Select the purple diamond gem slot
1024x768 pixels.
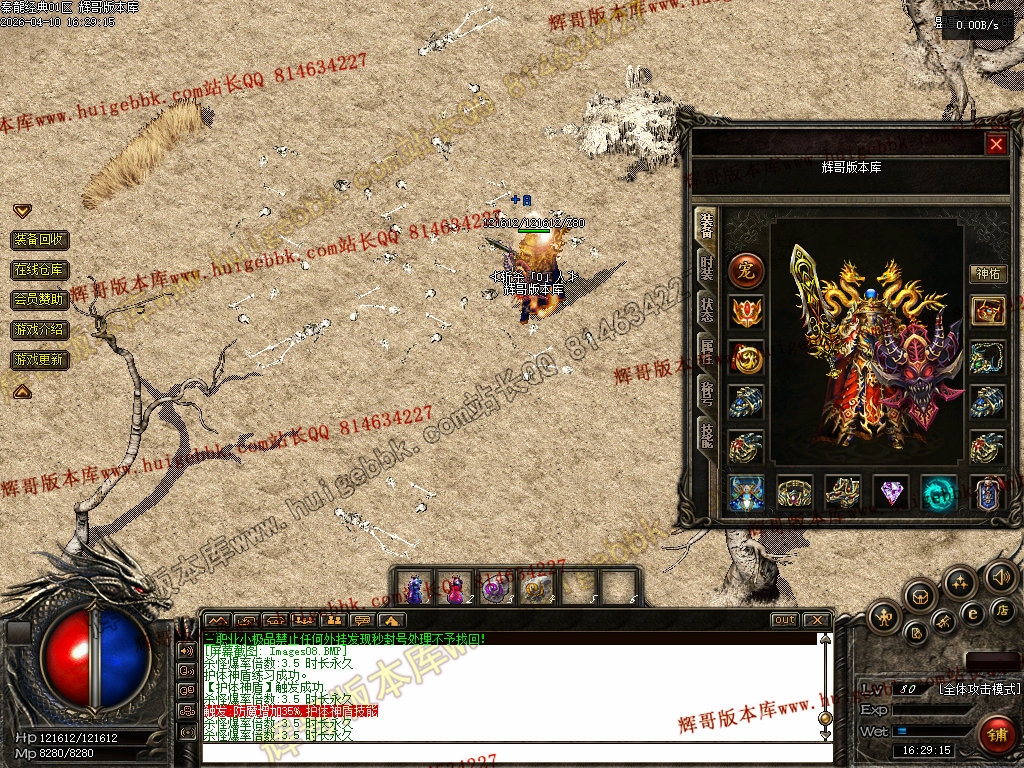891,492
